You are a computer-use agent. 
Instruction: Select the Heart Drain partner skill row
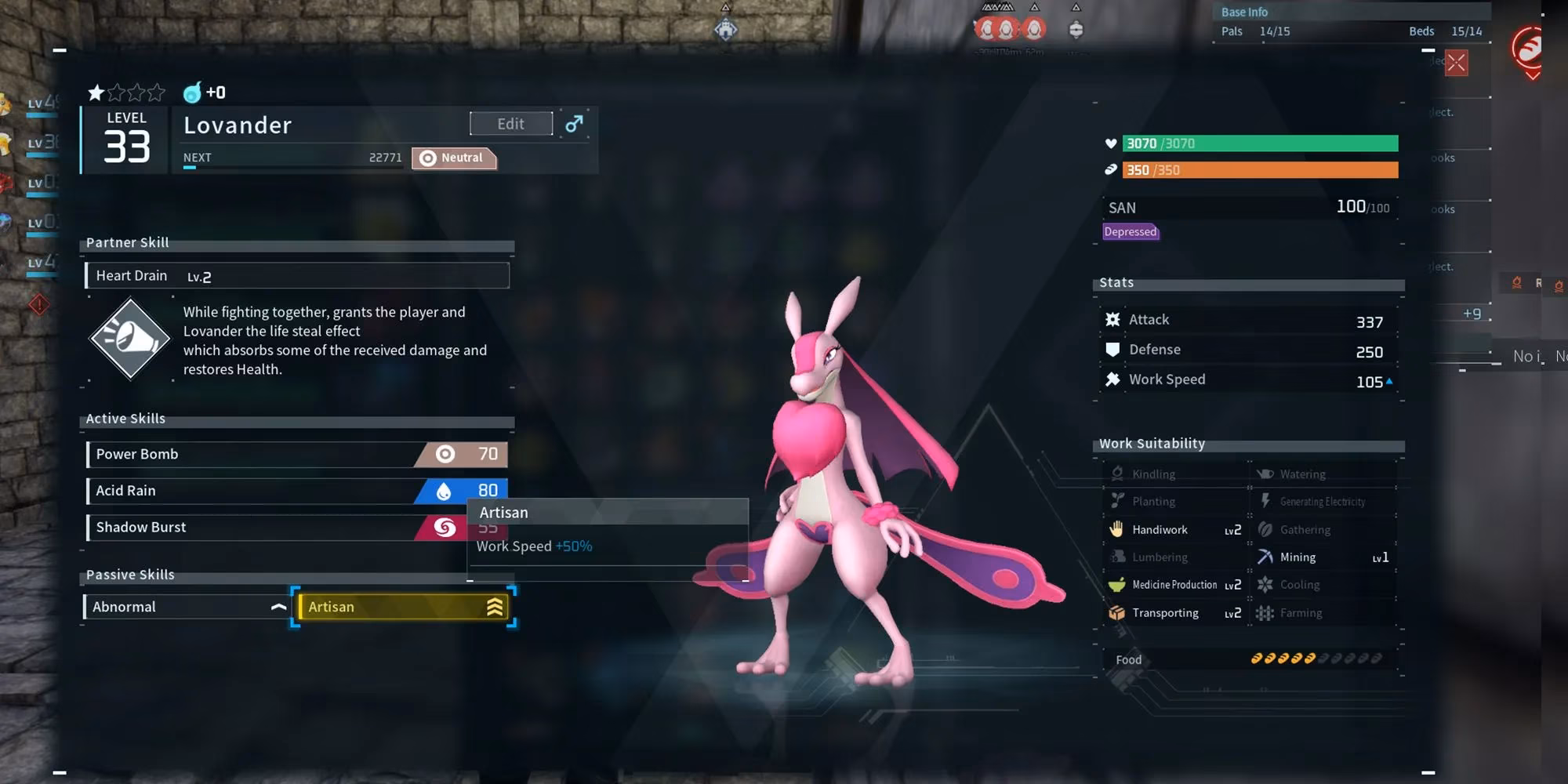297,276
